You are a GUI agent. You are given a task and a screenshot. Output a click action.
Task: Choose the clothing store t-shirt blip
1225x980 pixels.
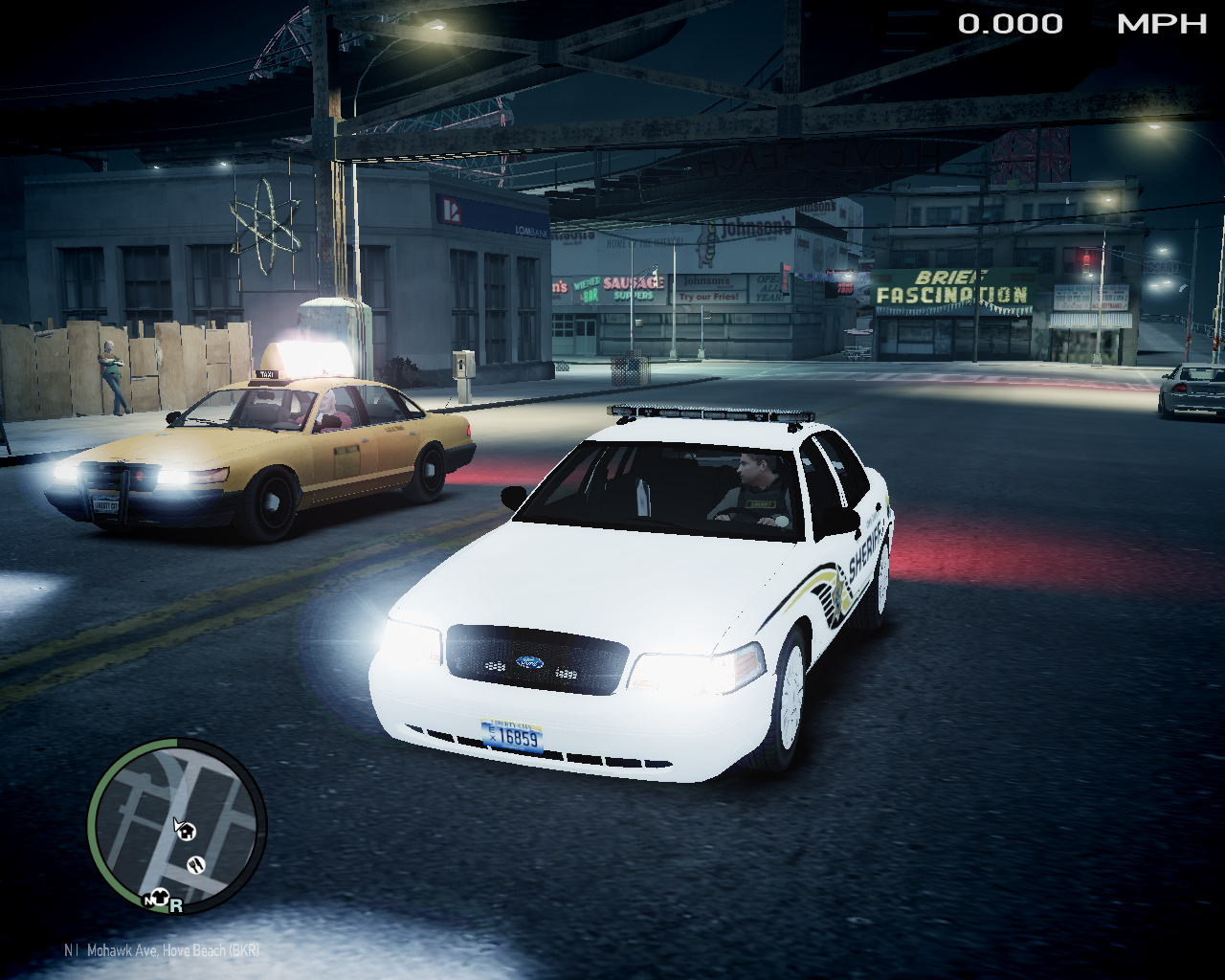pyautogui.click(x=162, y=898)
